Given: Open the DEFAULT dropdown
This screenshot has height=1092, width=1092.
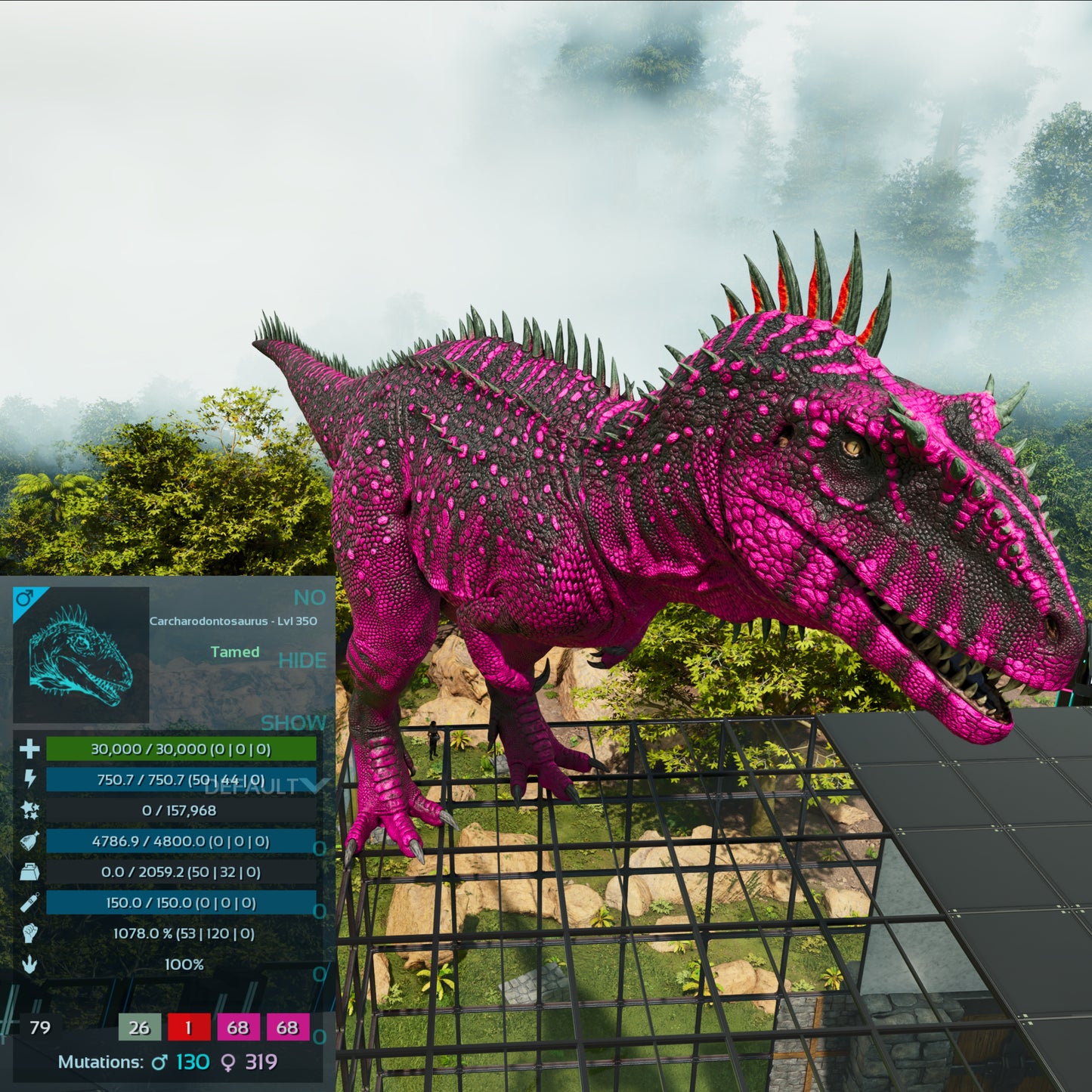Looking at the screenshot, I should coord(266,787).
